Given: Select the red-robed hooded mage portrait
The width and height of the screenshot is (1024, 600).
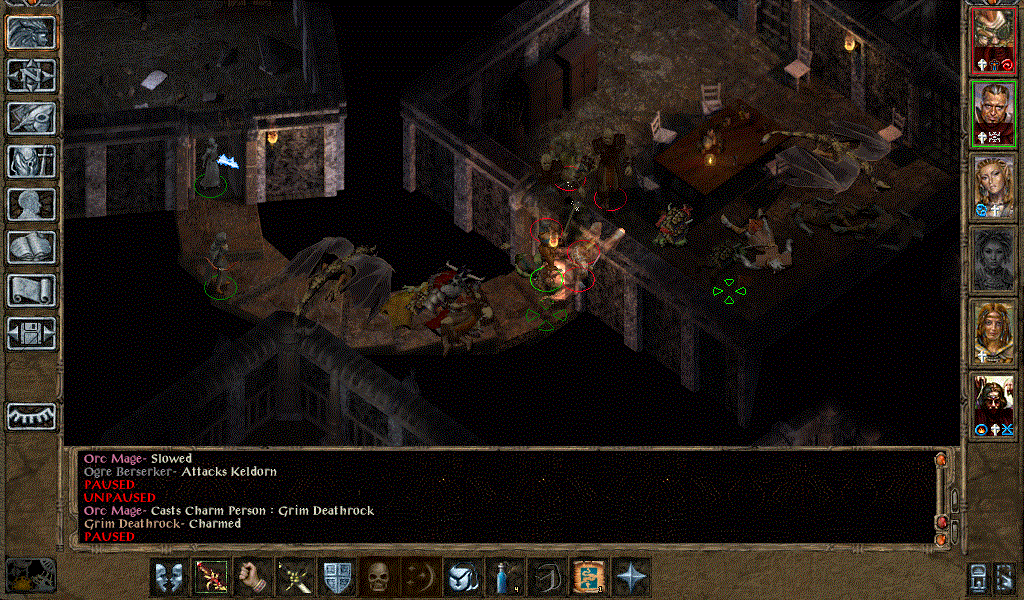Looking at the screenshot, I should coord(994,403).
